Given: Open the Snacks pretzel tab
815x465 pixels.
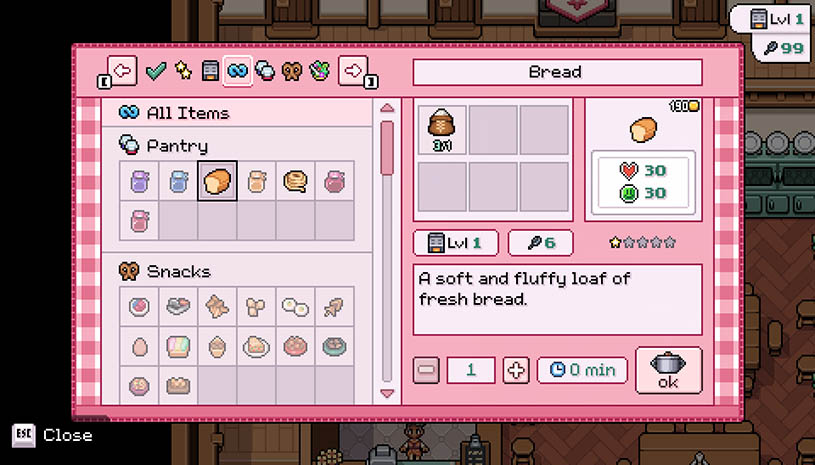Looking at the screenshot, I should (292, 71).
